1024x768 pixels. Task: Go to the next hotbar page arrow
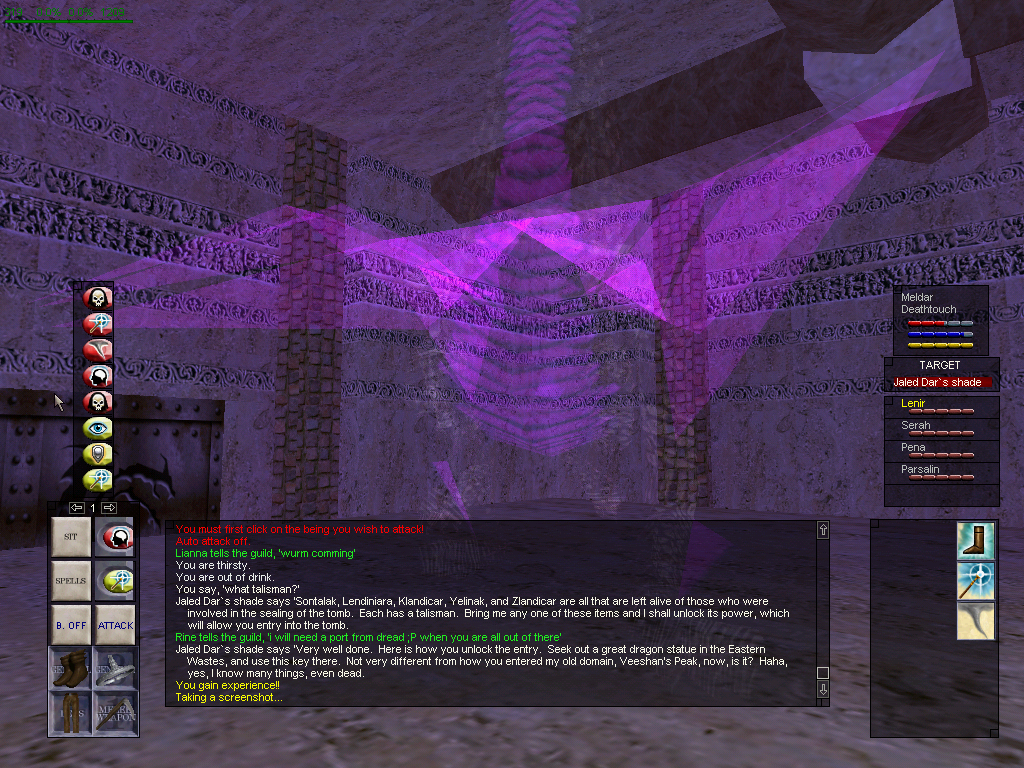tap(109, 508)
